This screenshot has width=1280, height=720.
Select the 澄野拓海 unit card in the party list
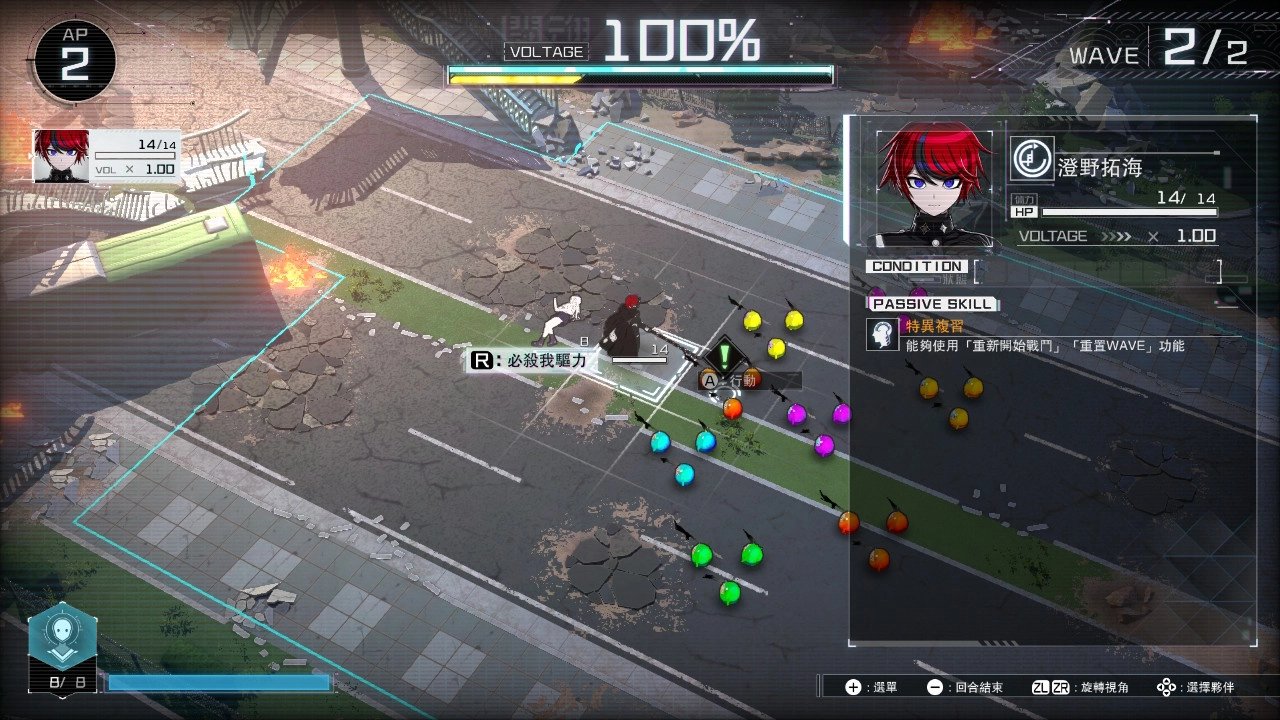[107, 156]
